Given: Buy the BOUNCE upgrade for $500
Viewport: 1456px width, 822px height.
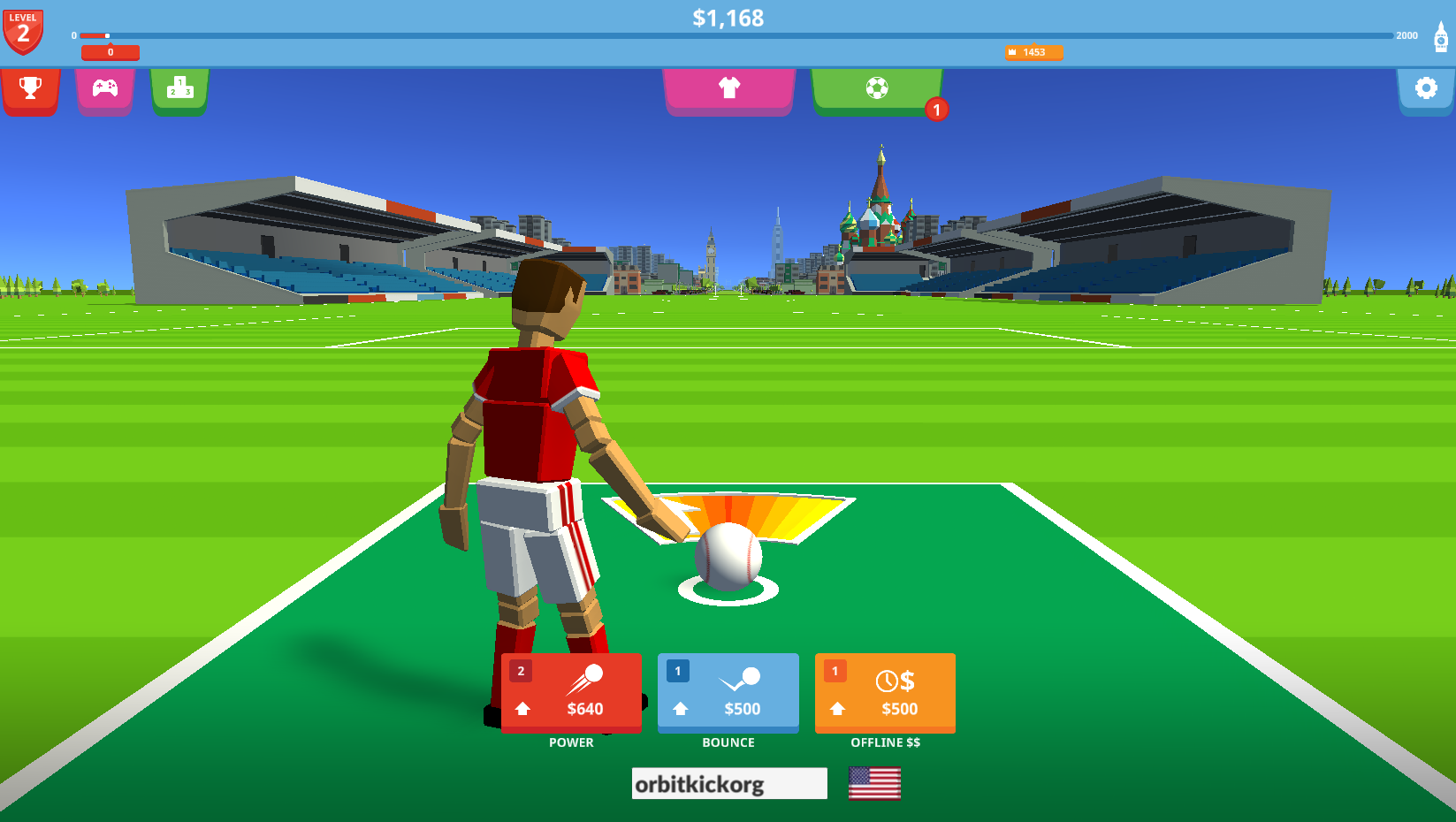Looking at the screenshot, I should [728, 693].
